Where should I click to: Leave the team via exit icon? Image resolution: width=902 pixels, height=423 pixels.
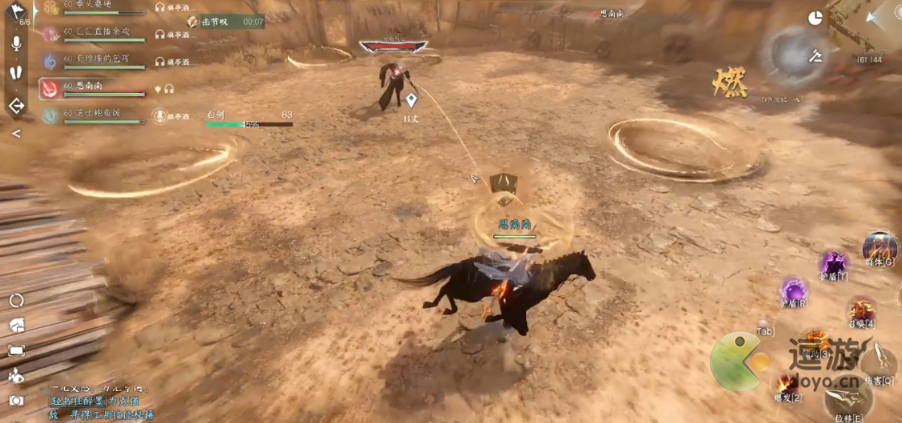17,105
